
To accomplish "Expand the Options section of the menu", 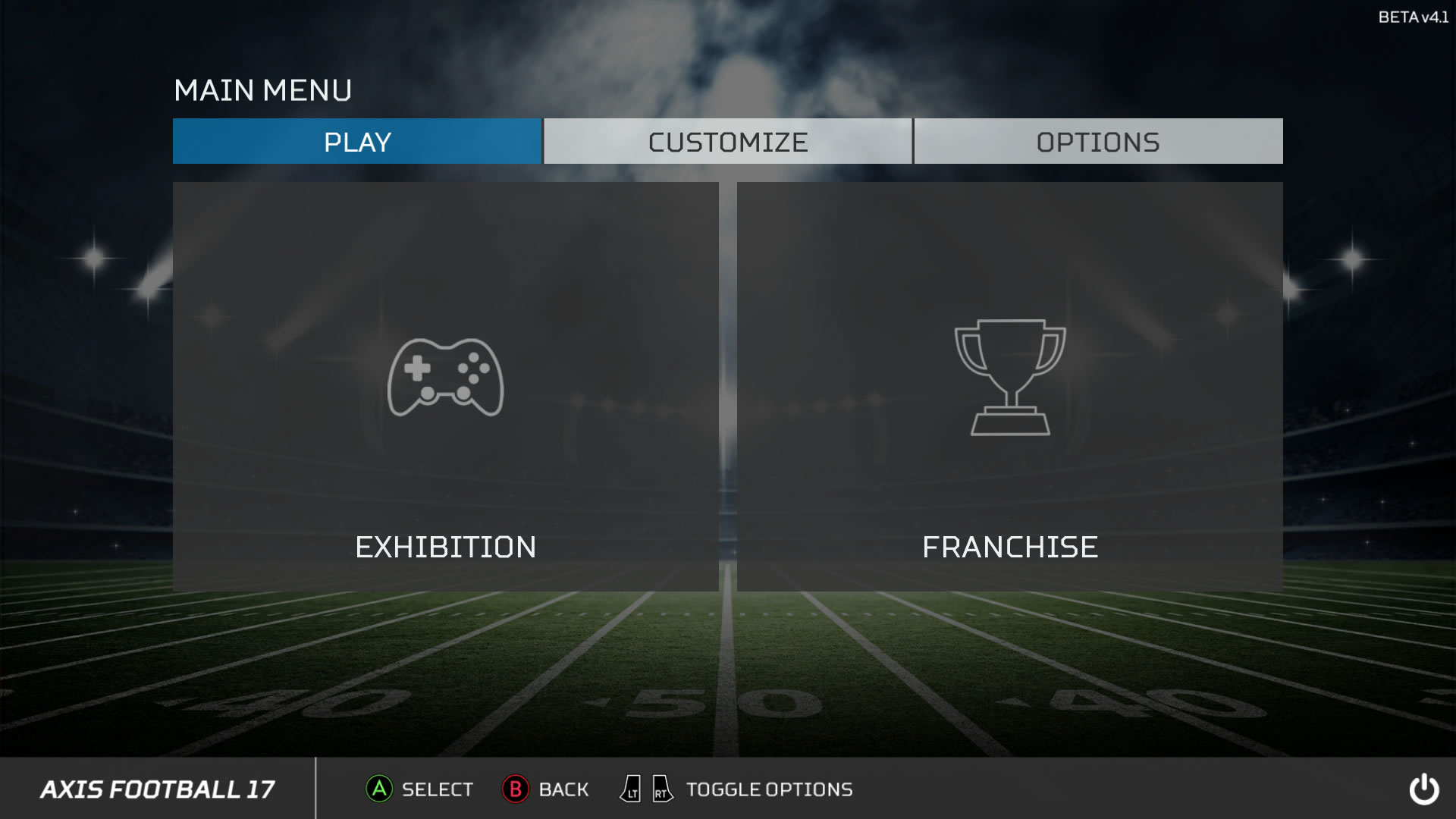I will coord(1097,141).
